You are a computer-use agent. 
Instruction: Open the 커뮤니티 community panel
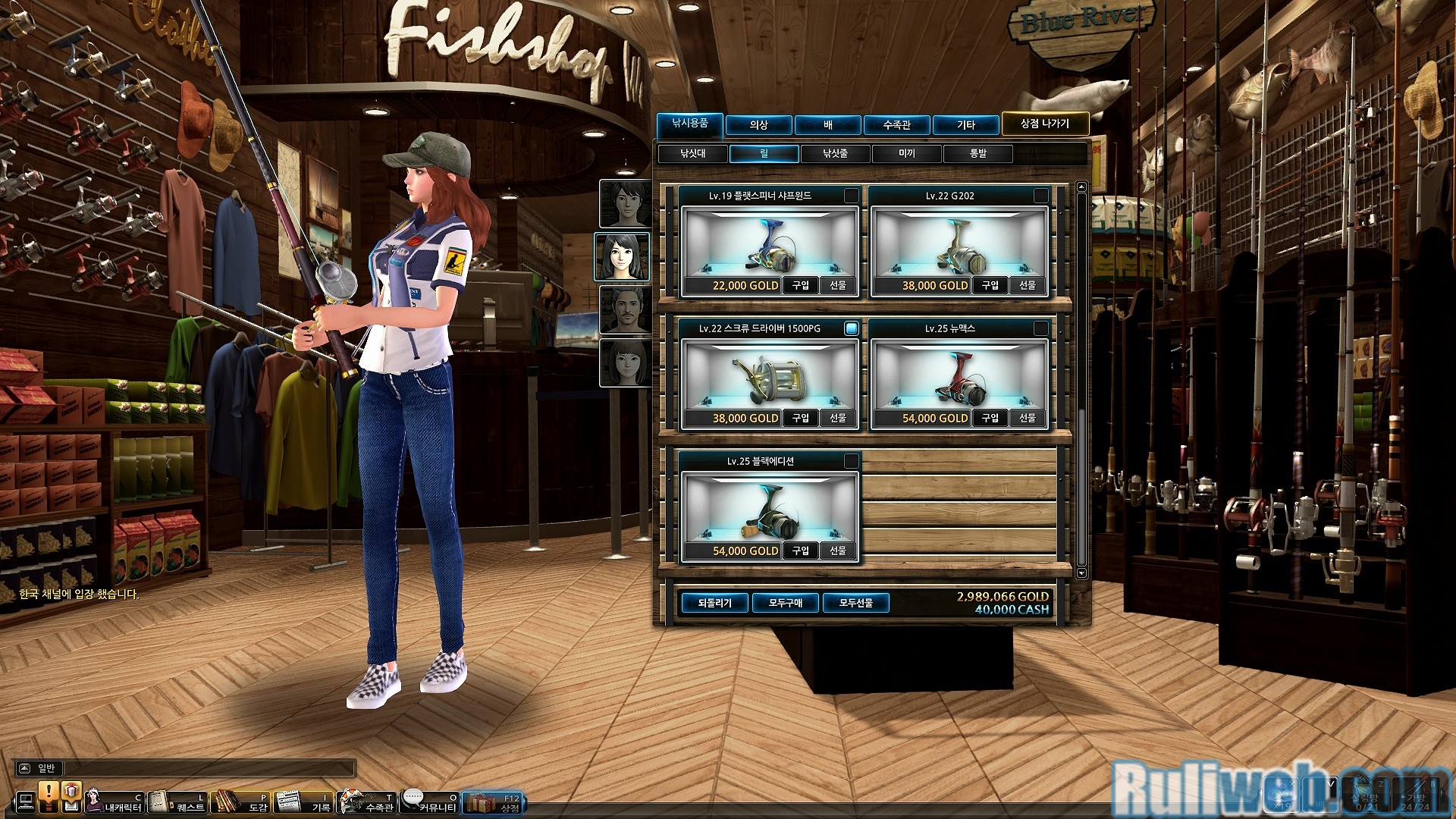tap(429, 802)
